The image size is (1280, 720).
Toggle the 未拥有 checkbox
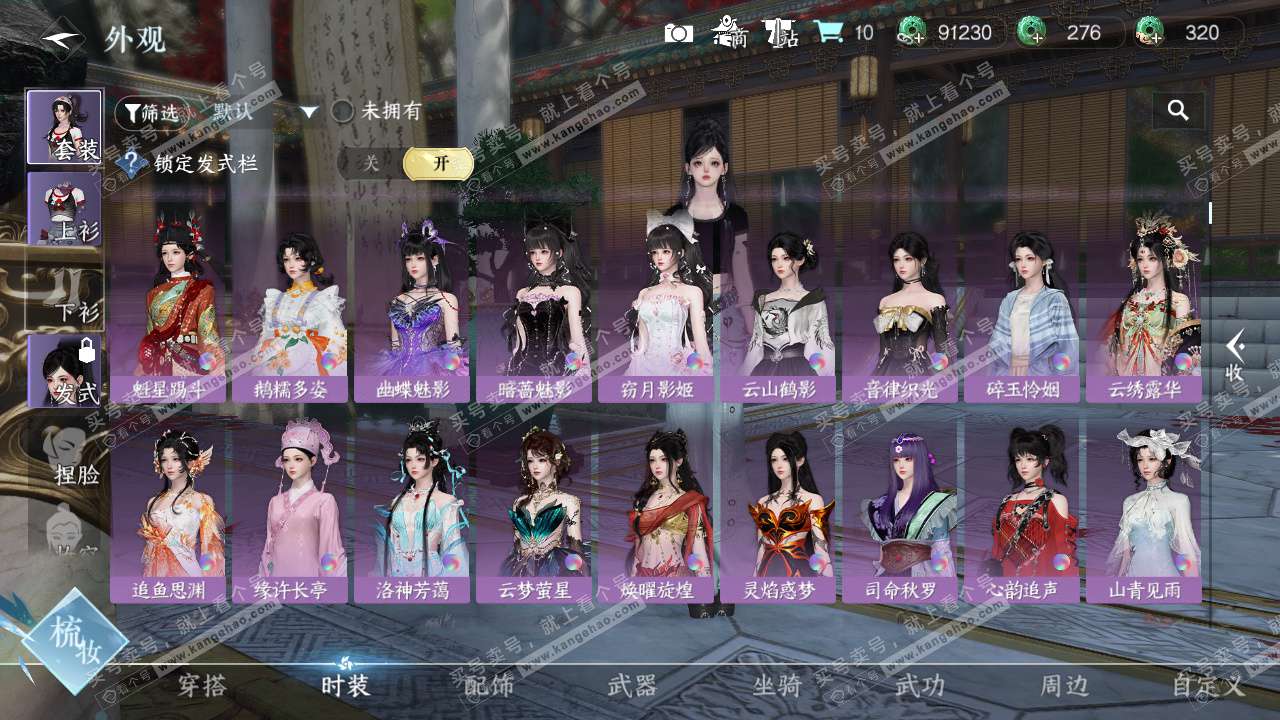click(x=343, y=112)
